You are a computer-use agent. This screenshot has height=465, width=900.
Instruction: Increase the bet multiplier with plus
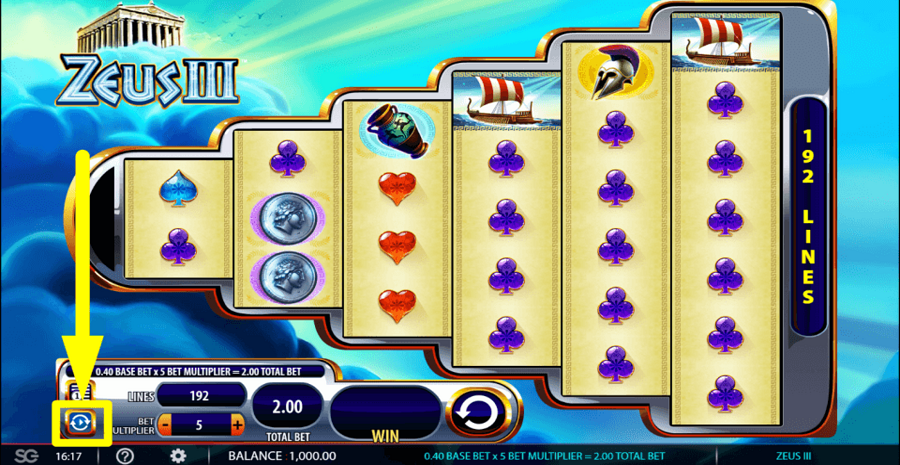(x=237, y=425)
